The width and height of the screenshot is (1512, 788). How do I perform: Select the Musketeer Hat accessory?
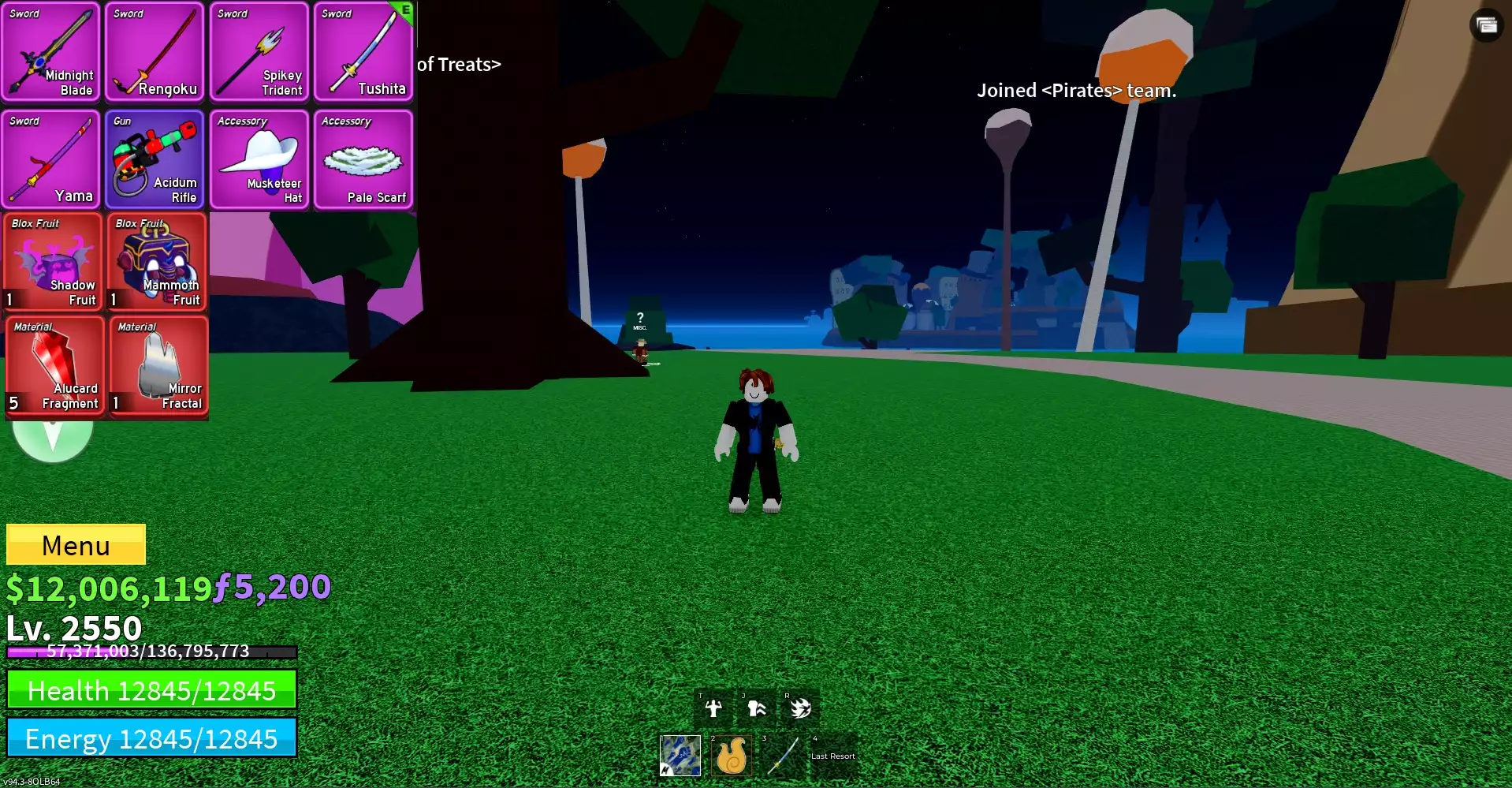(x=259, y=159)
